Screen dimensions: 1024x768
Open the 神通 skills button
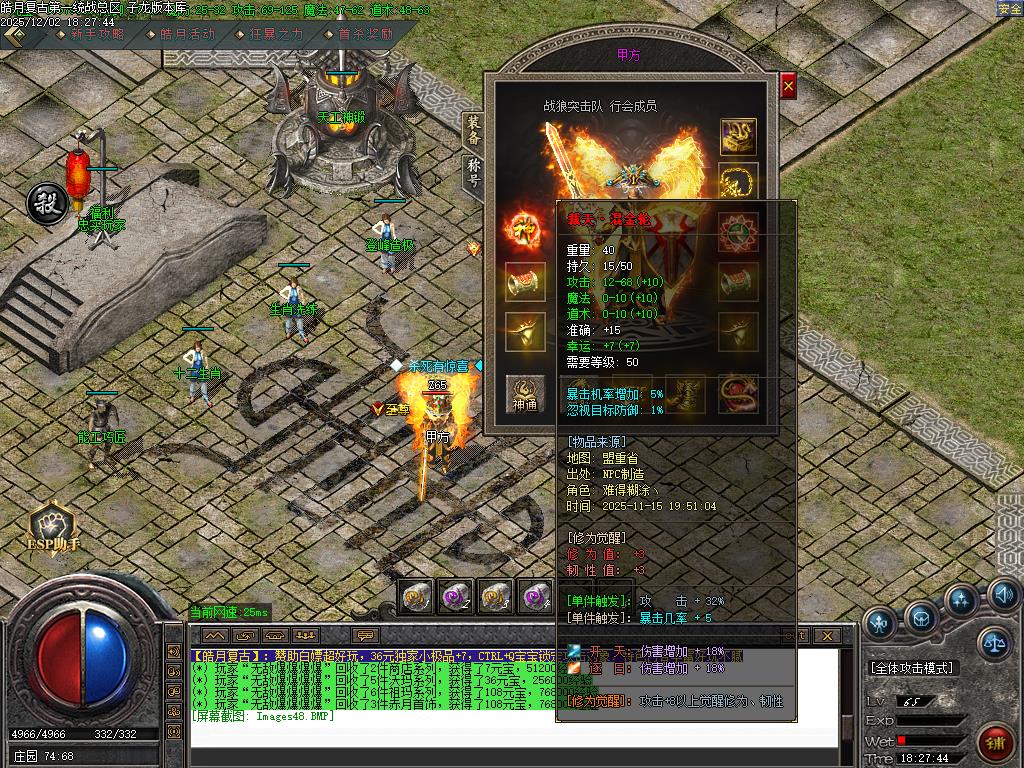point(525,394)
